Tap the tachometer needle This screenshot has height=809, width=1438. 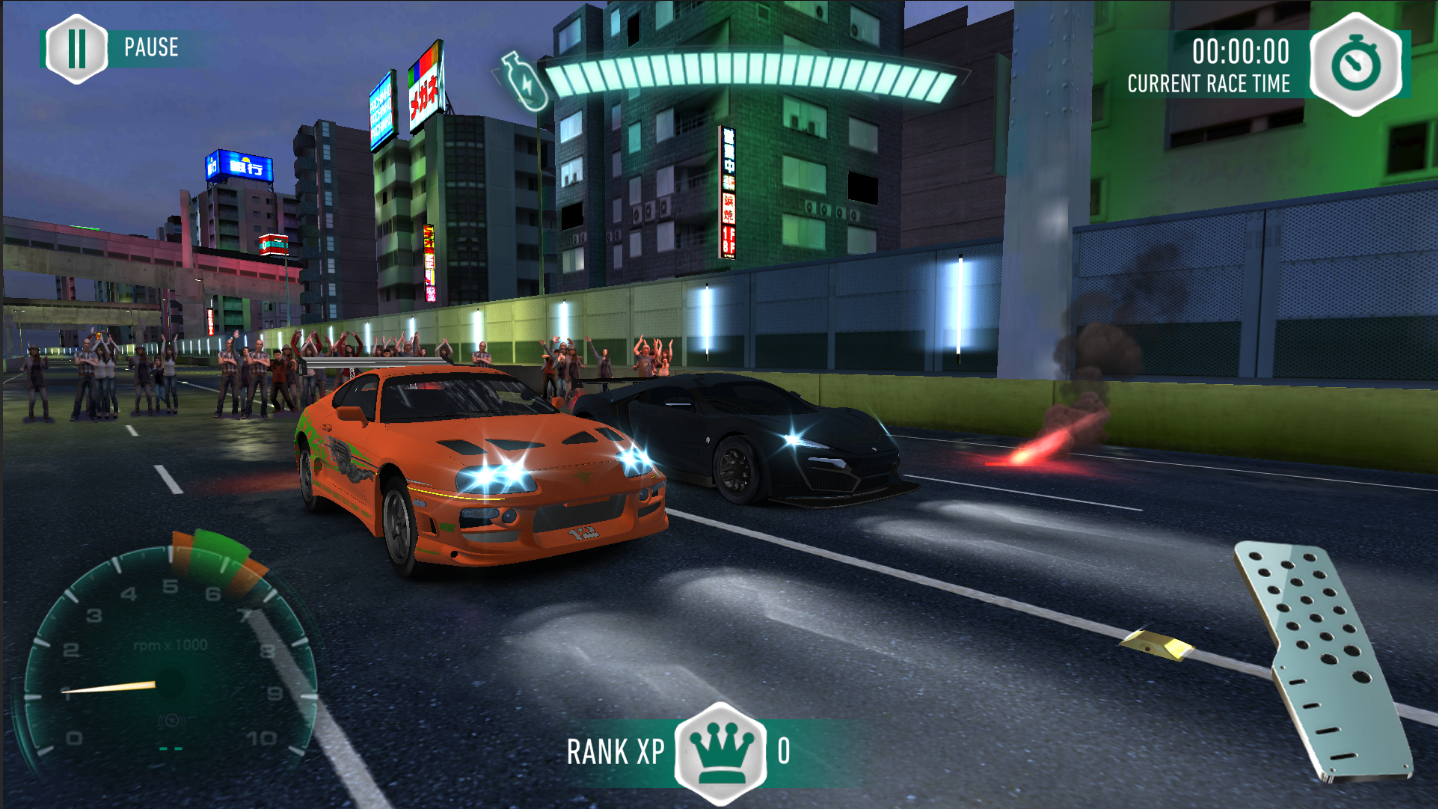coord(108,688)
